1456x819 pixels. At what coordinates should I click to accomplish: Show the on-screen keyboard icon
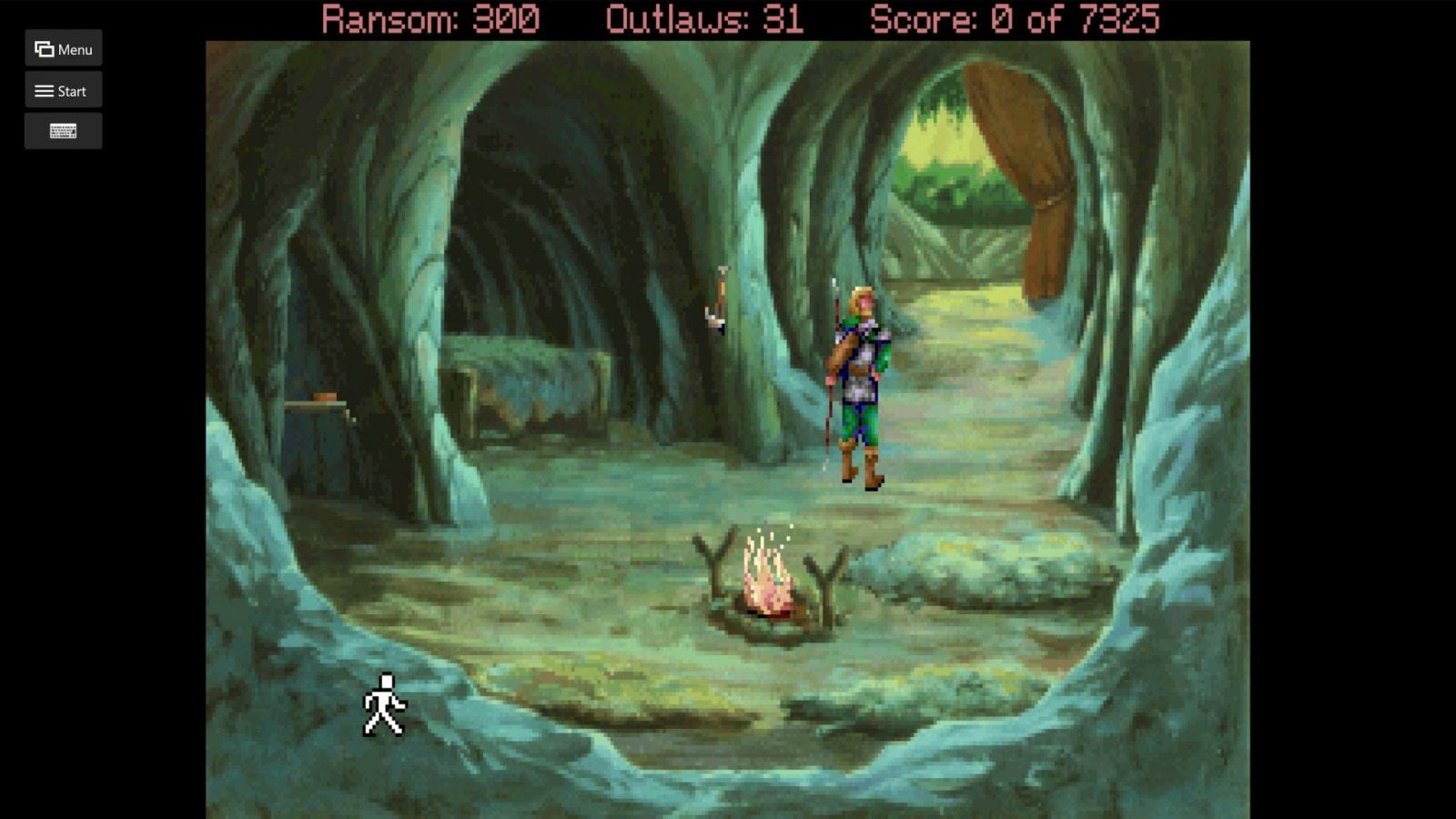click(x=63, y=130)
